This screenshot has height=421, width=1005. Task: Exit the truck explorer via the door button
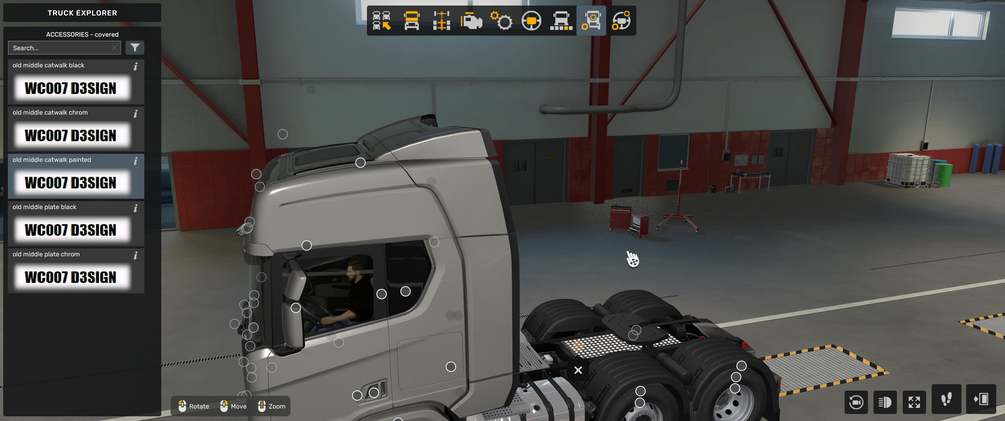981,400
